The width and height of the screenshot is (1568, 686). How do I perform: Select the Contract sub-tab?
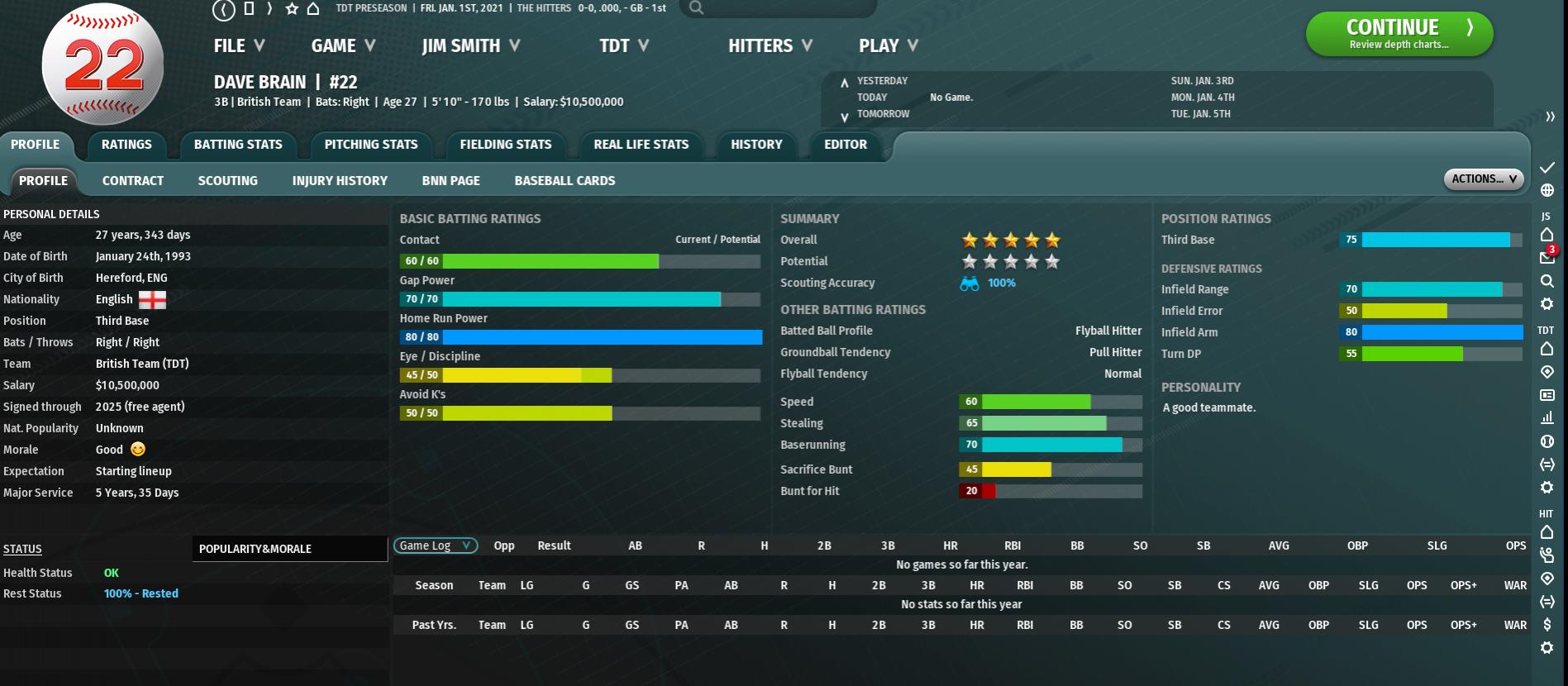(x=133, y=181)
